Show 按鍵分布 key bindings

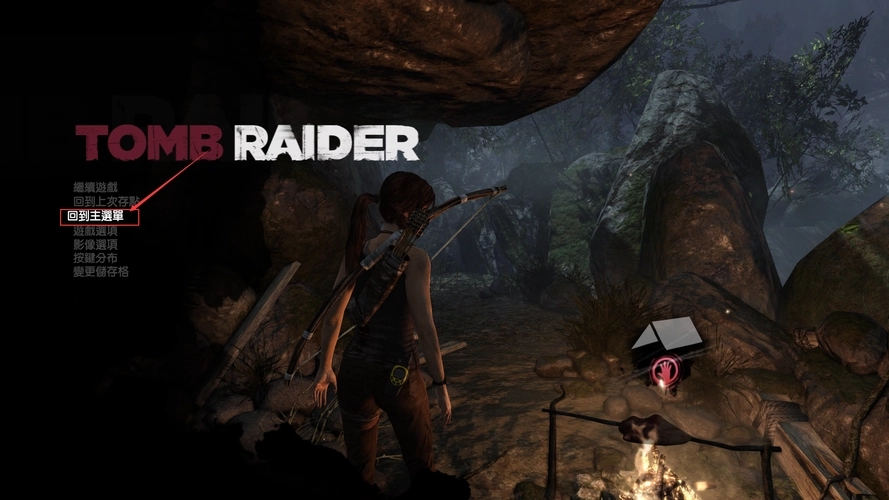click(x=95, y=258)
